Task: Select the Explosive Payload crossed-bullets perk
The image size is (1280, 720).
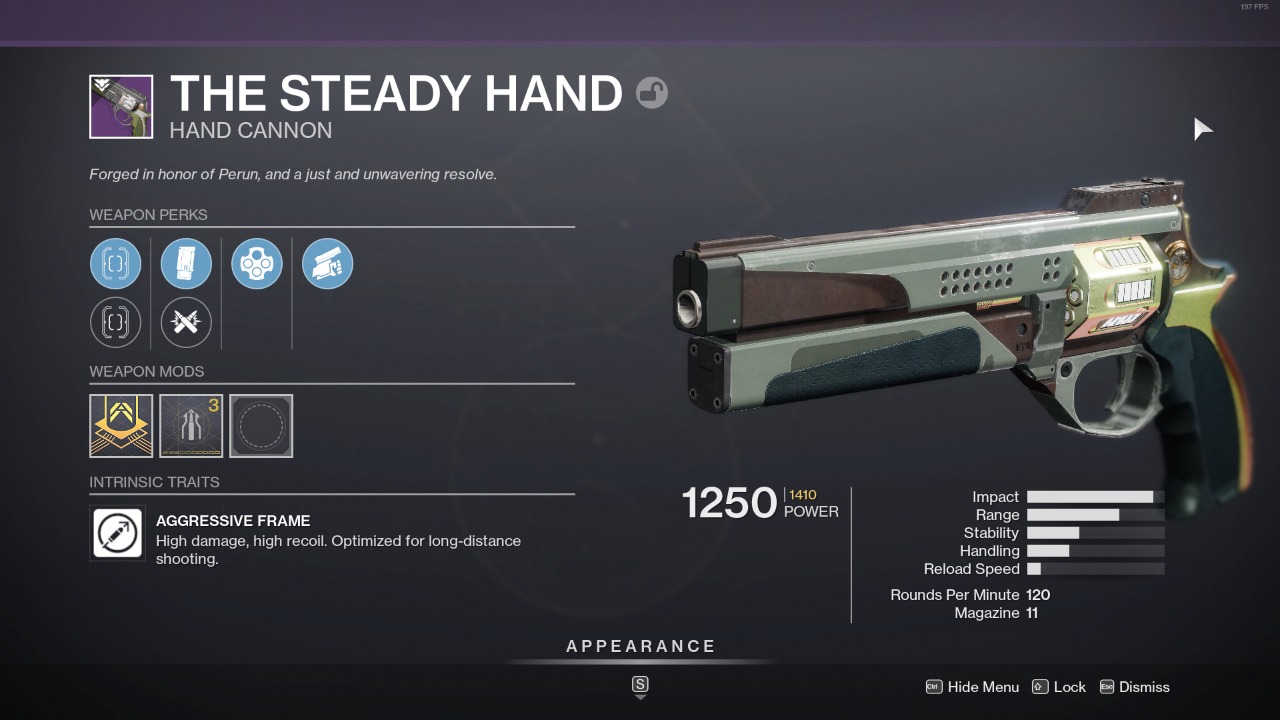Action: pos(186,322)
